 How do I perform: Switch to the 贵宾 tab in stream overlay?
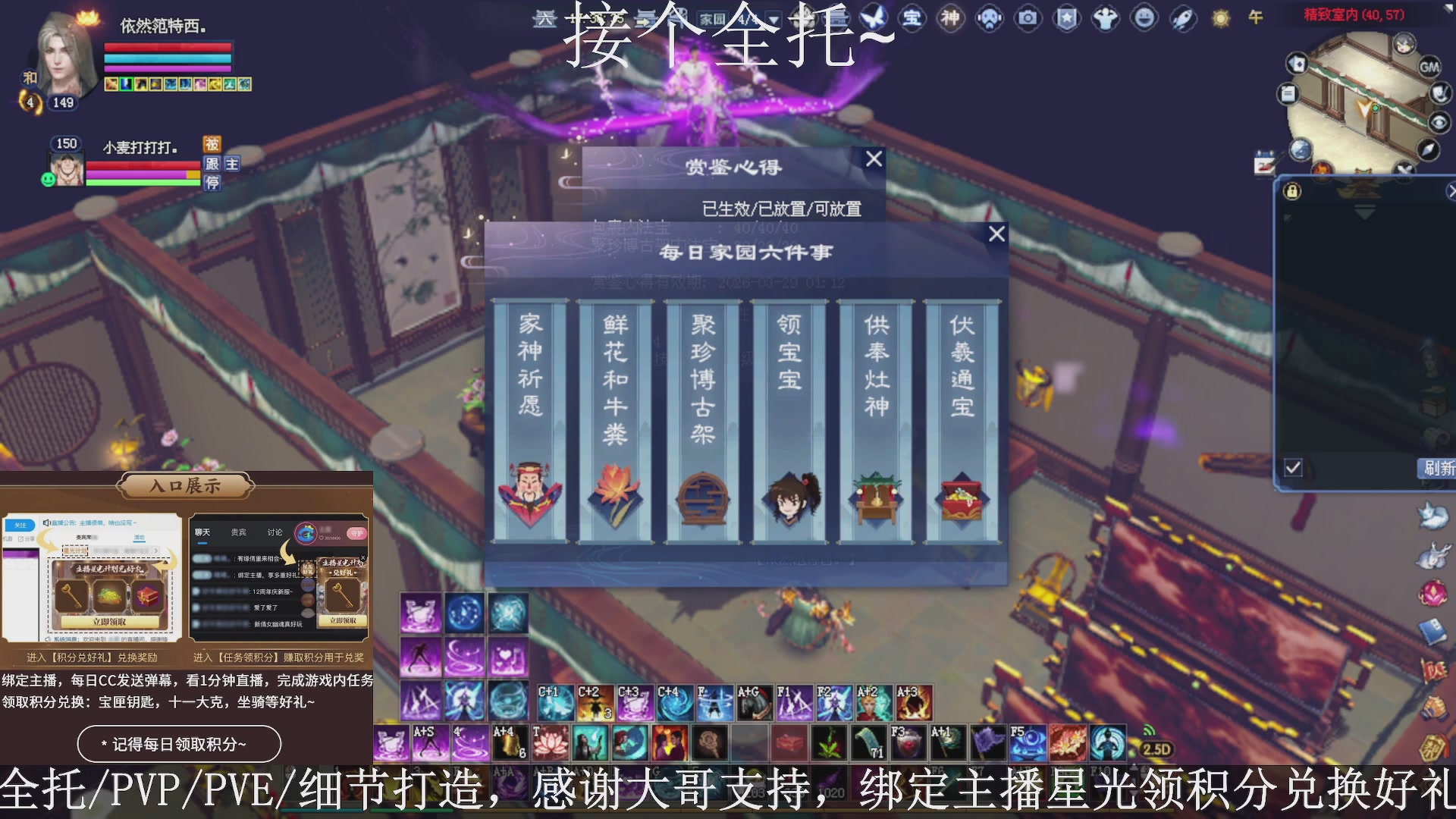[x=239, y=532]
